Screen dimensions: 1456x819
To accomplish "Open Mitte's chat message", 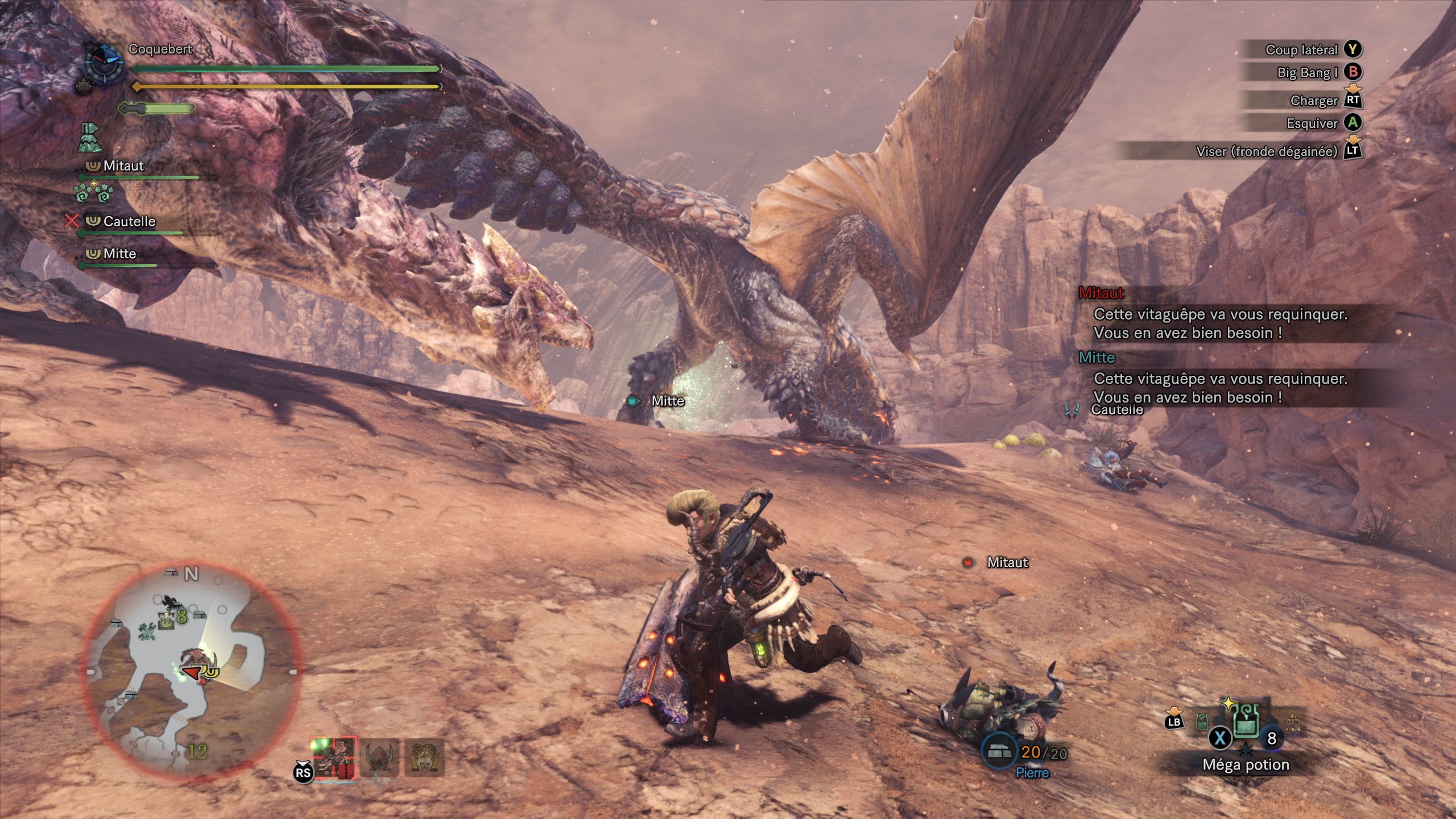I will [1220, 387].
